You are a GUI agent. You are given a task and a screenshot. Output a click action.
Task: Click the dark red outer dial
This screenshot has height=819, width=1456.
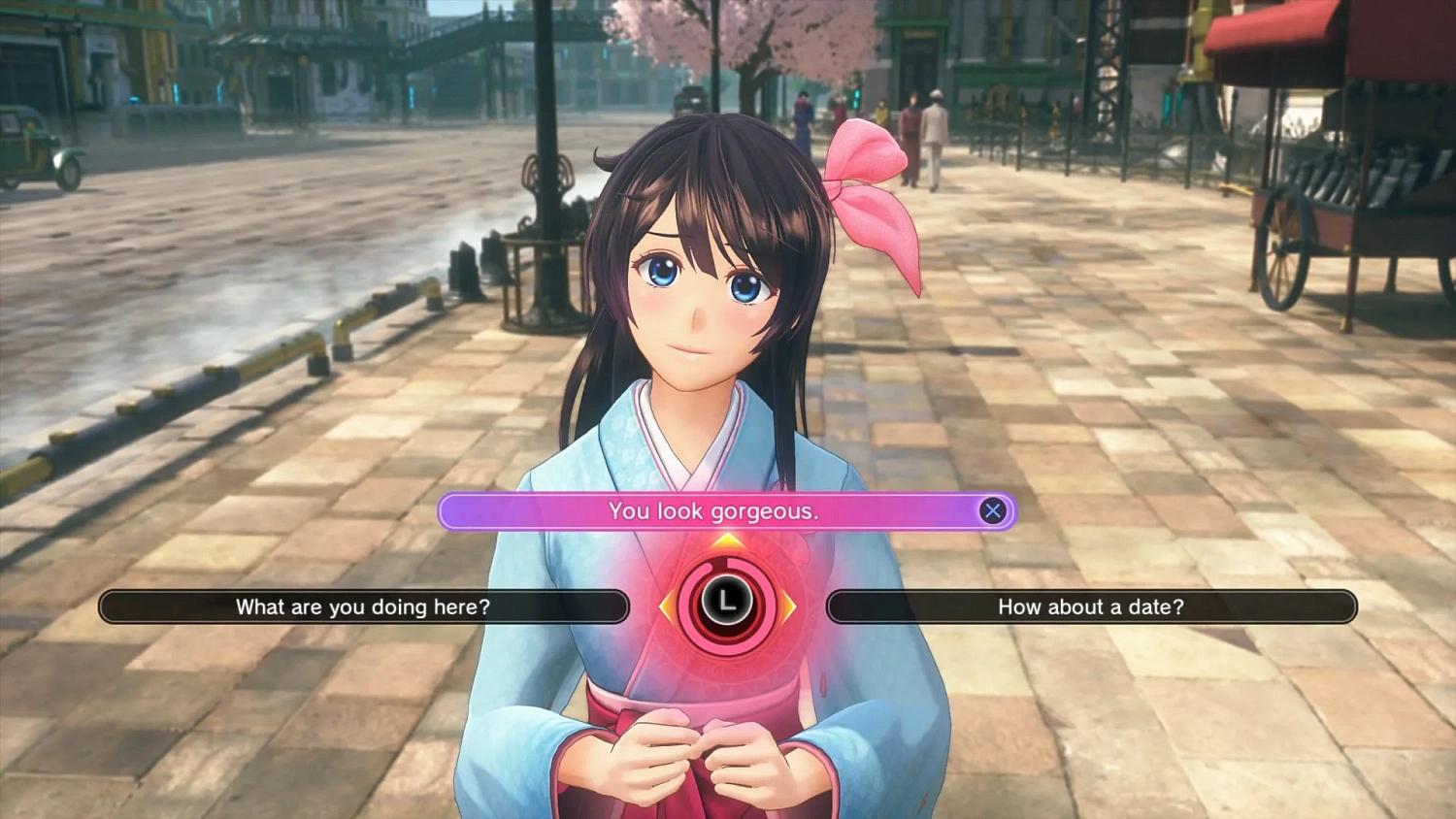point(726,631)
